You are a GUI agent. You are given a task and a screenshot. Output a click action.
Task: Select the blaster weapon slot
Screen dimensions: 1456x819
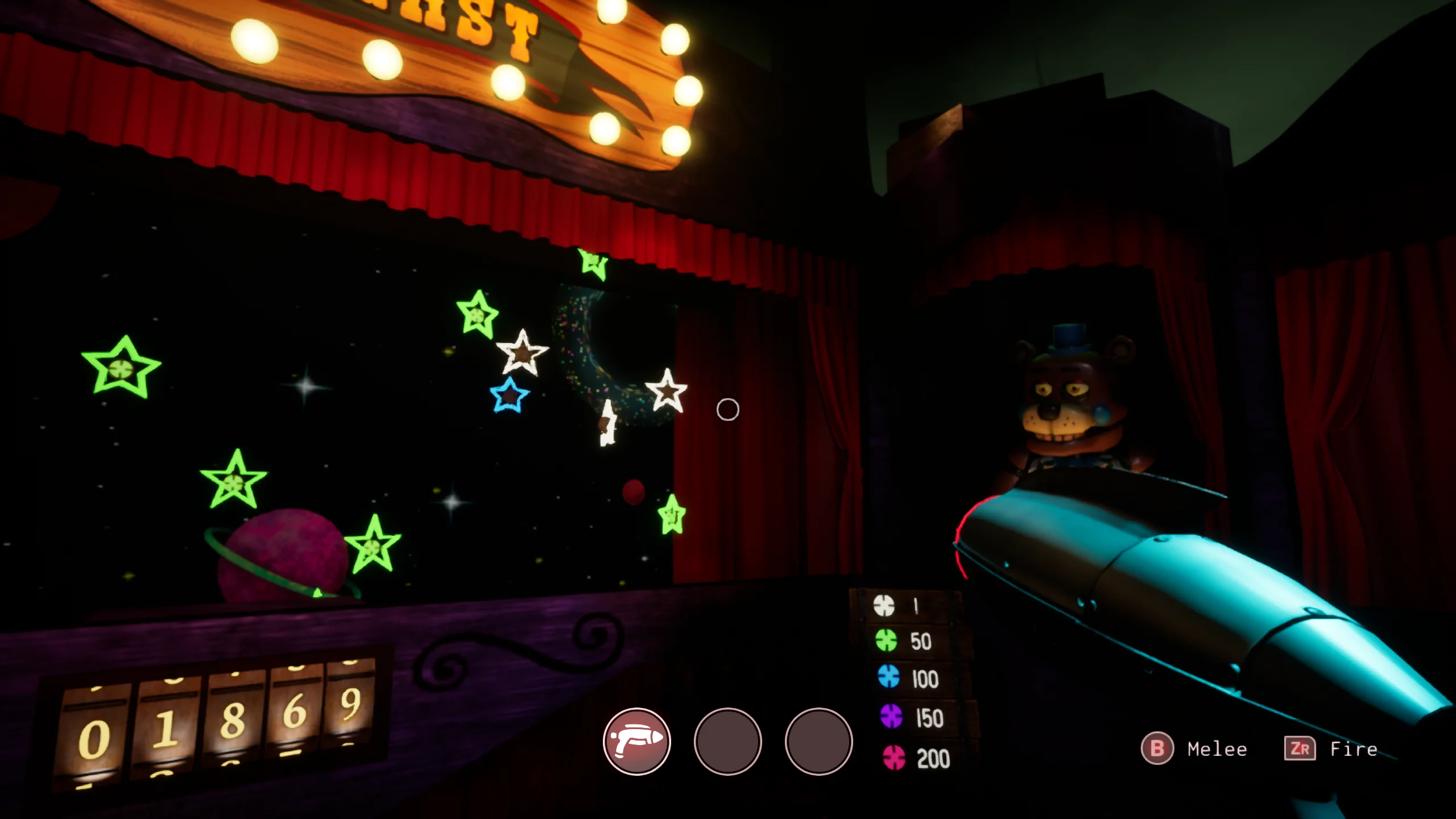point(636,741)
